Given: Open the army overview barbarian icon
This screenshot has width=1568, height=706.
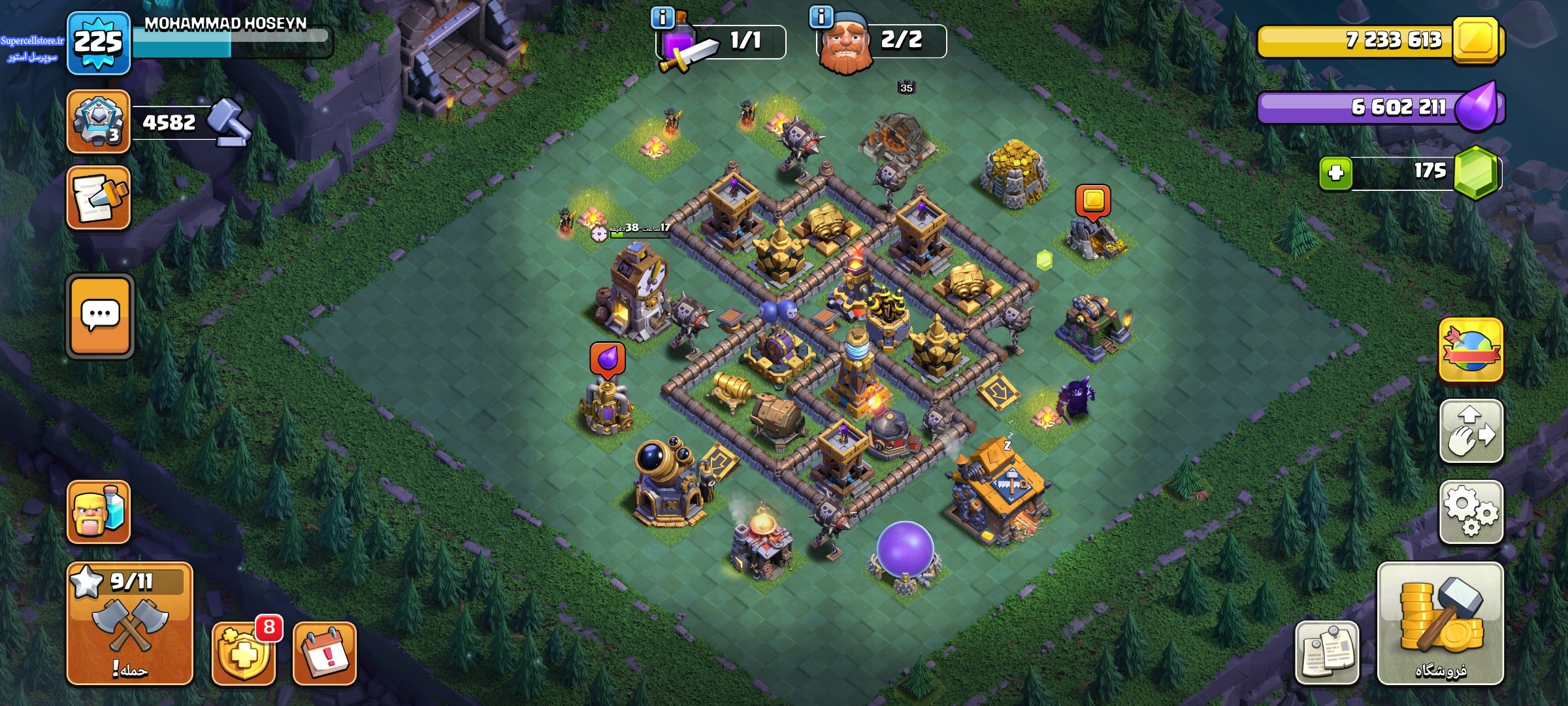Looking at the screenshot, I should pyautogui.click(x=99, y=512).
